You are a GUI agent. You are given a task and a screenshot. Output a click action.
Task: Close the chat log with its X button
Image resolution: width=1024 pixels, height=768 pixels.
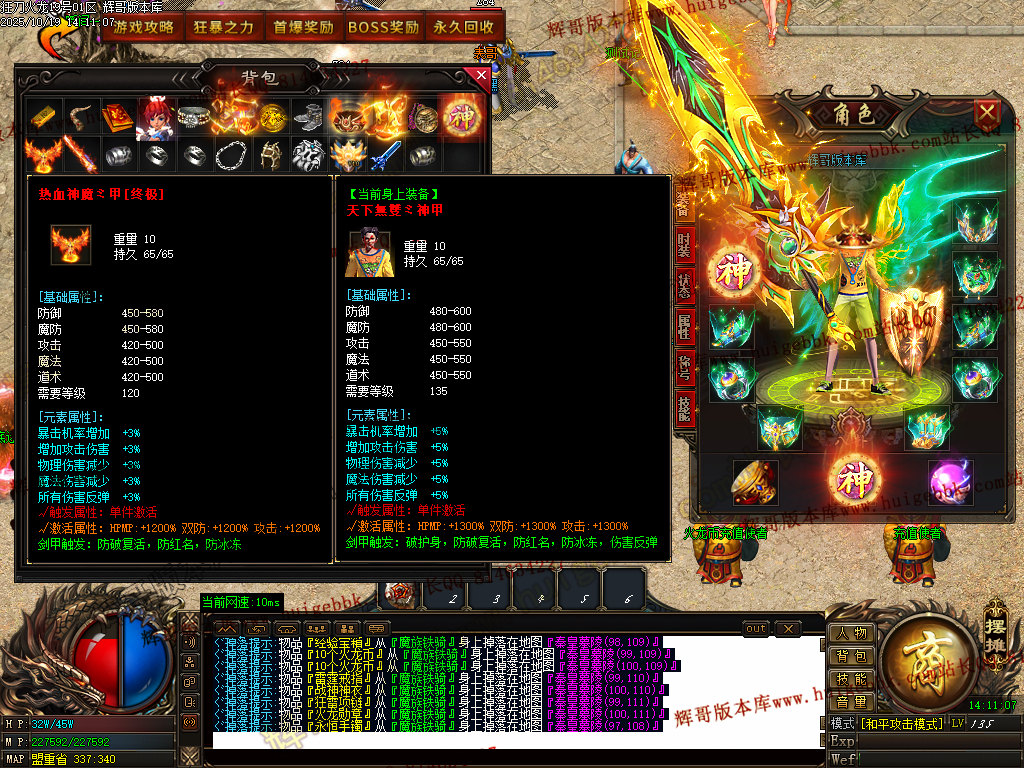click(788, 629)
